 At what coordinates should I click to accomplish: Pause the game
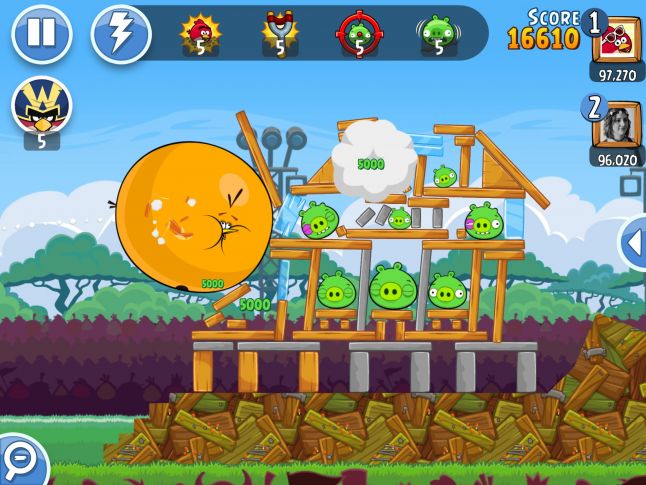click(41, 34)
